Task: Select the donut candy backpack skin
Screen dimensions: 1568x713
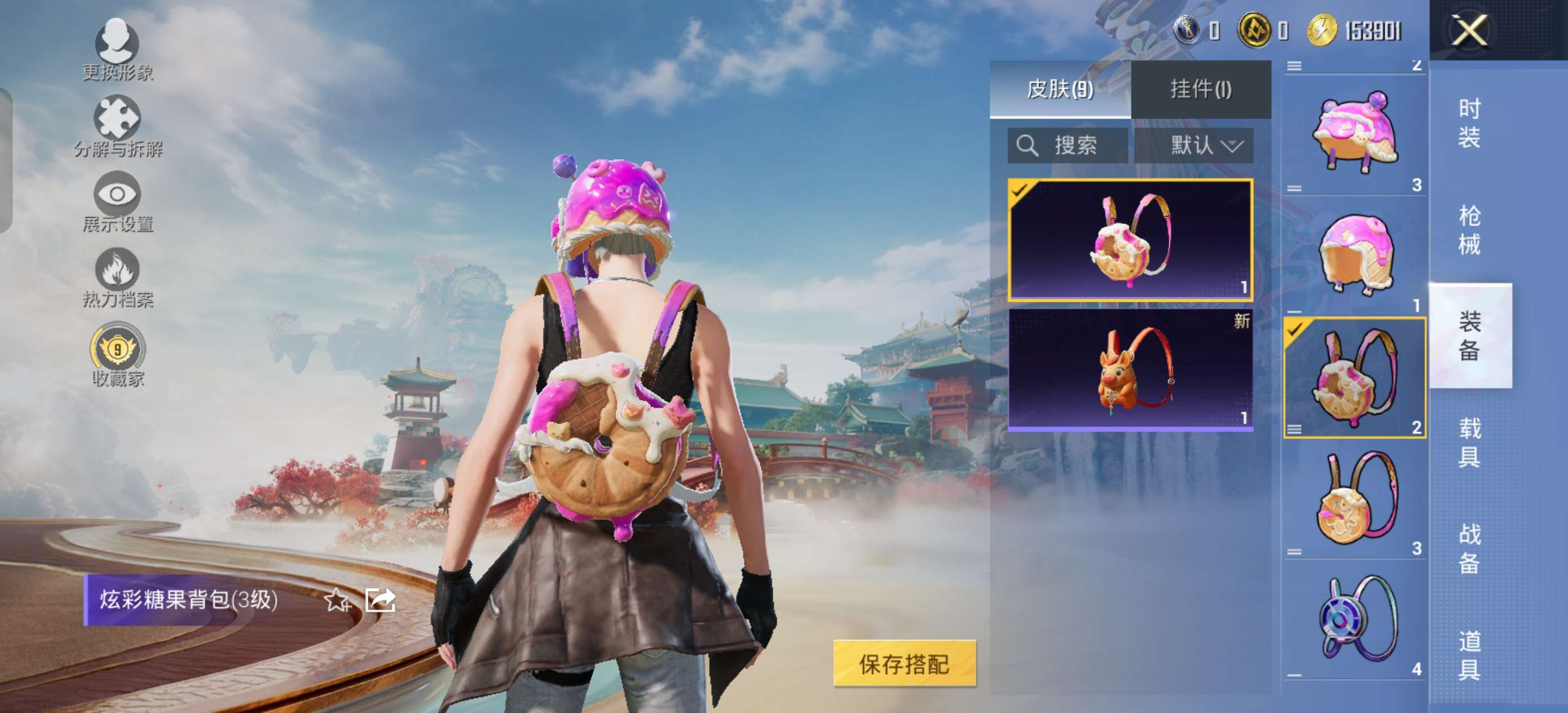Action: 1130,240
